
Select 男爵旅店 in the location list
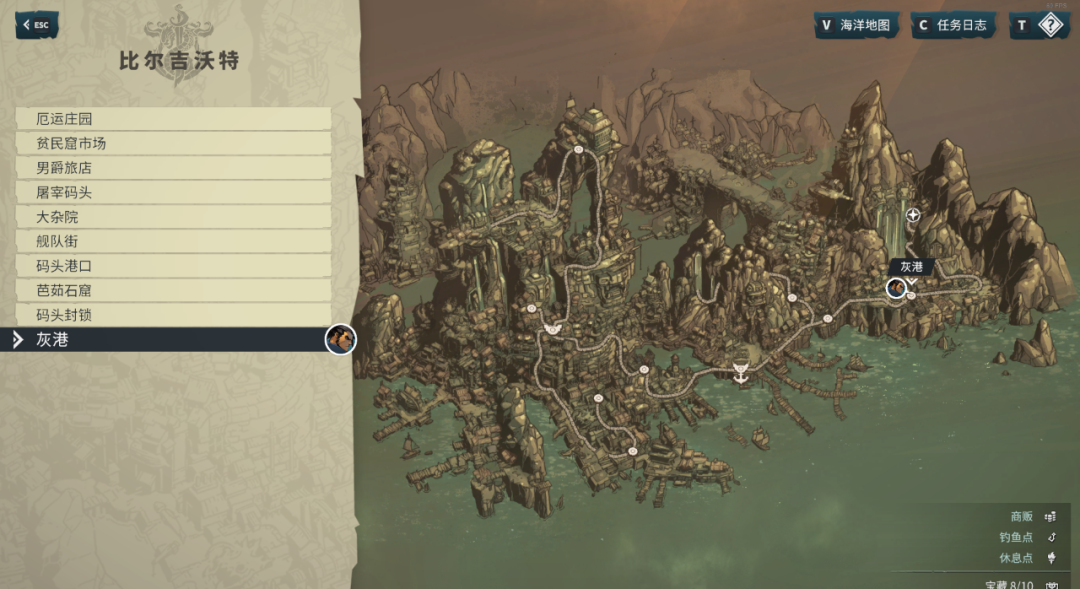coord(173,168)
